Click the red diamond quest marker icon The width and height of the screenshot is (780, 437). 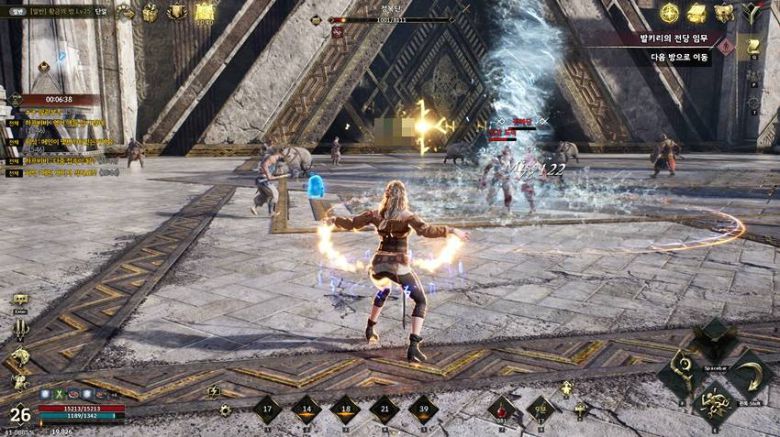tap(726, 46)
